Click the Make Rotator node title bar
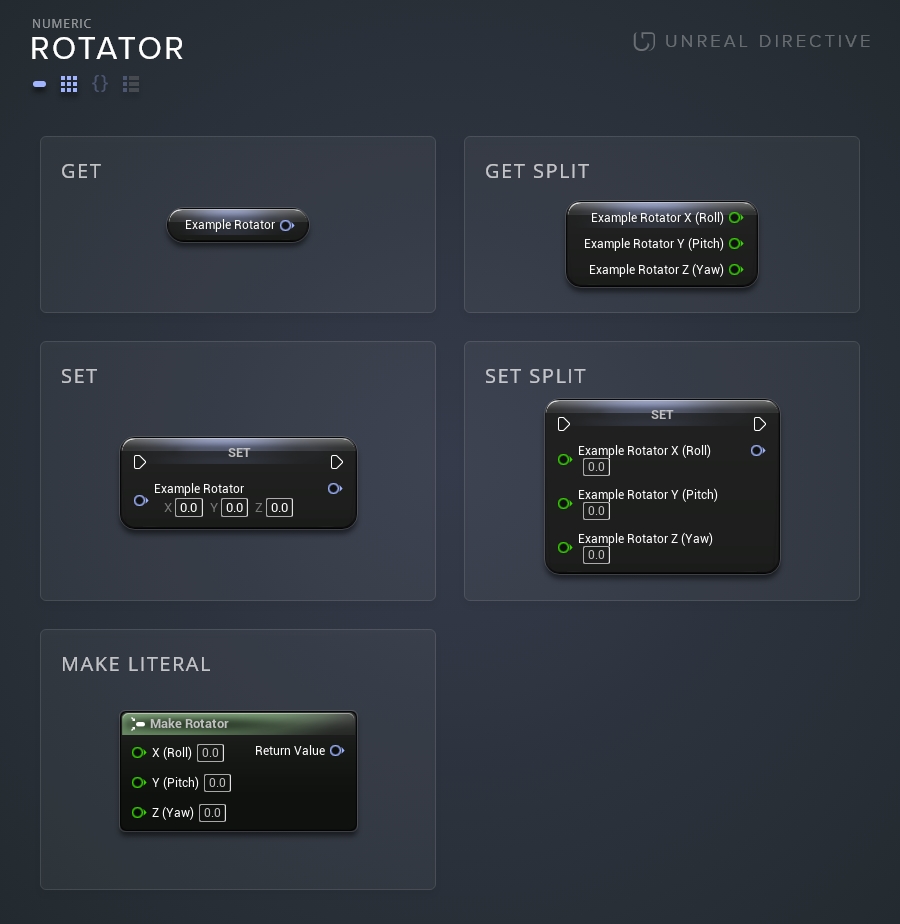This screenshot has height=924, width=900. 238,723
